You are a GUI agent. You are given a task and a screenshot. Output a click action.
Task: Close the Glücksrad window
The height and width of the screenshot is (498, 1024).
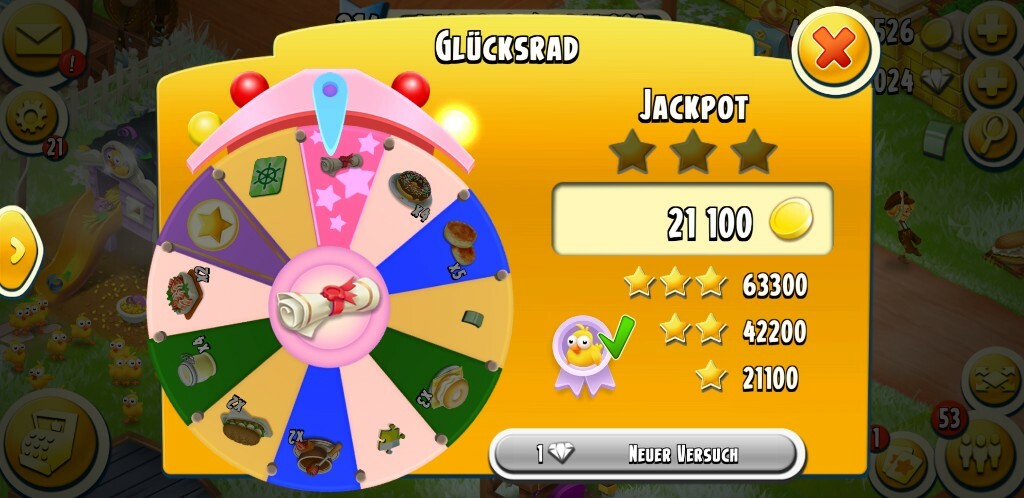pos(834,48)
